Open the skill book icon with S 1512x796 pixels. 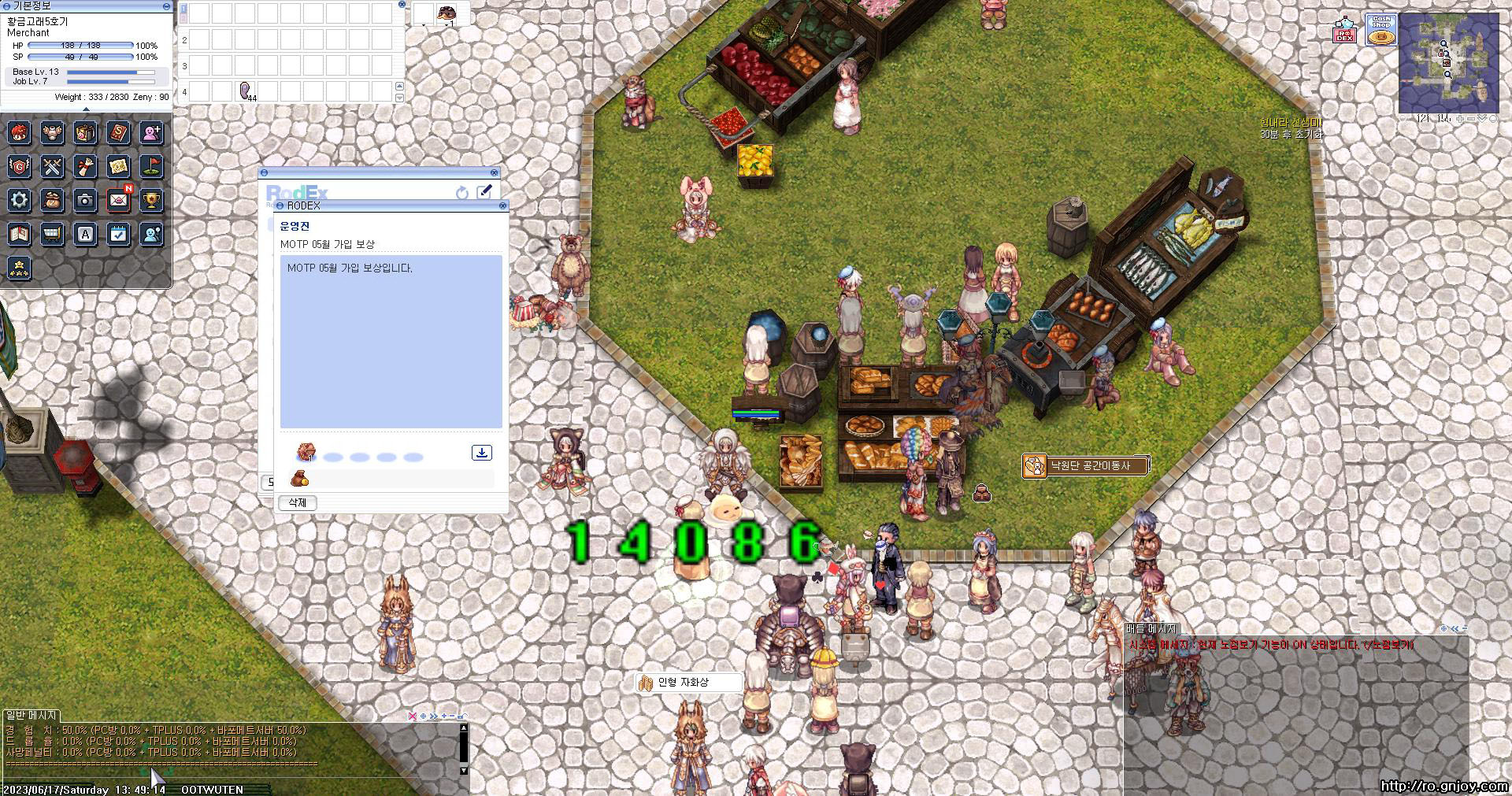tap(119, 132)
